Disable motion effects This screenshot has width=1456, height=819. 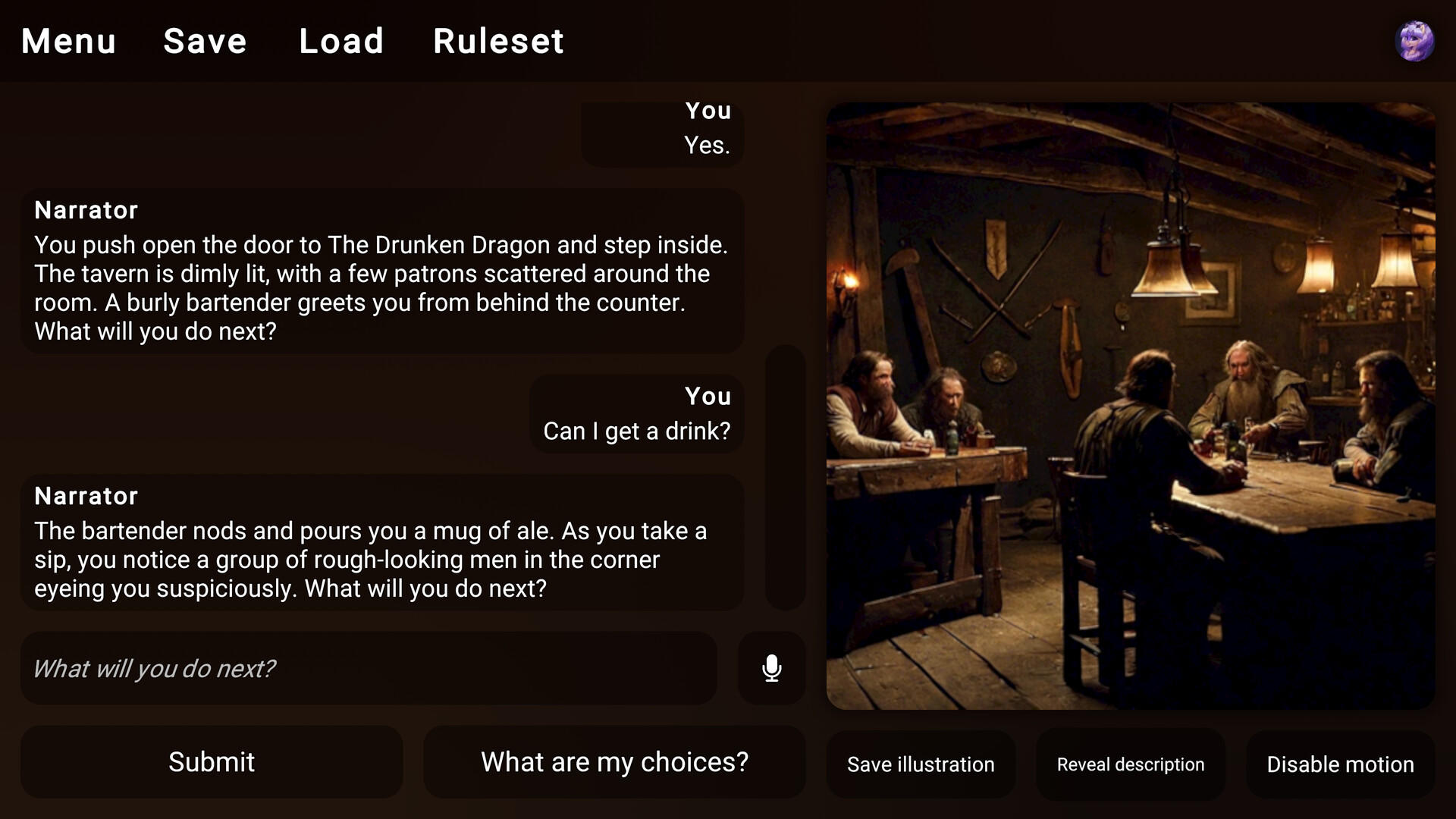click(1338, 764)
